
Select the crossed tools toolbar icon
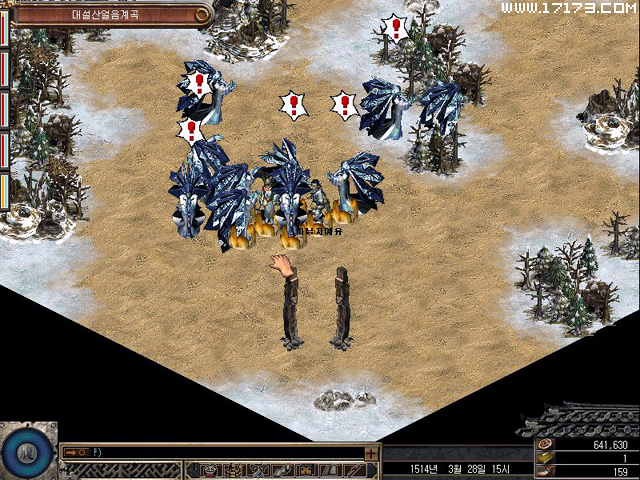tap(256, 470)
